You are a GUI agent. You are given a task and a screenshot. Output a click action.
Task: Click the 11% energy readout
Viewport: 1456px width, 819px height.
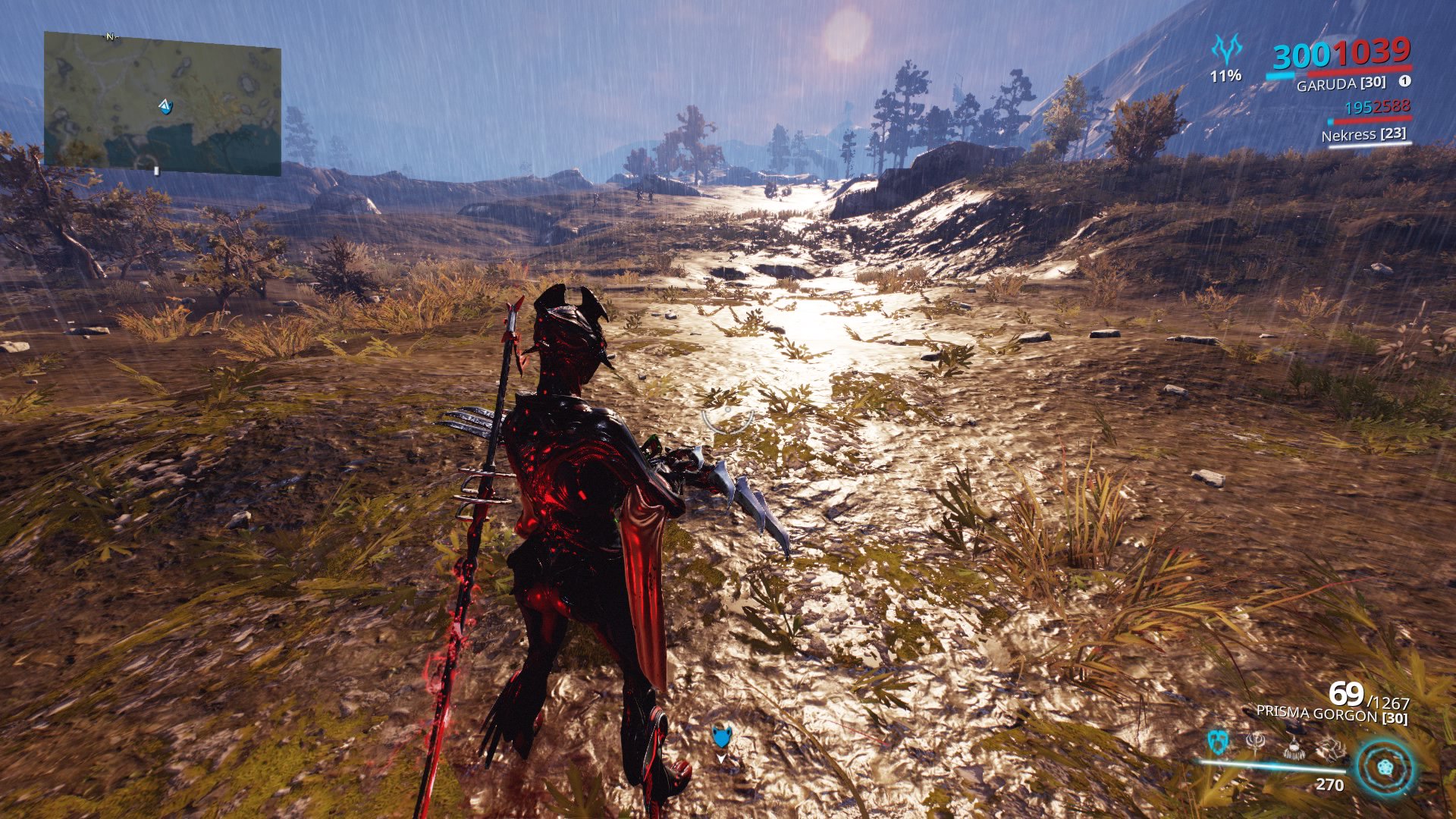pos(1226,76)
